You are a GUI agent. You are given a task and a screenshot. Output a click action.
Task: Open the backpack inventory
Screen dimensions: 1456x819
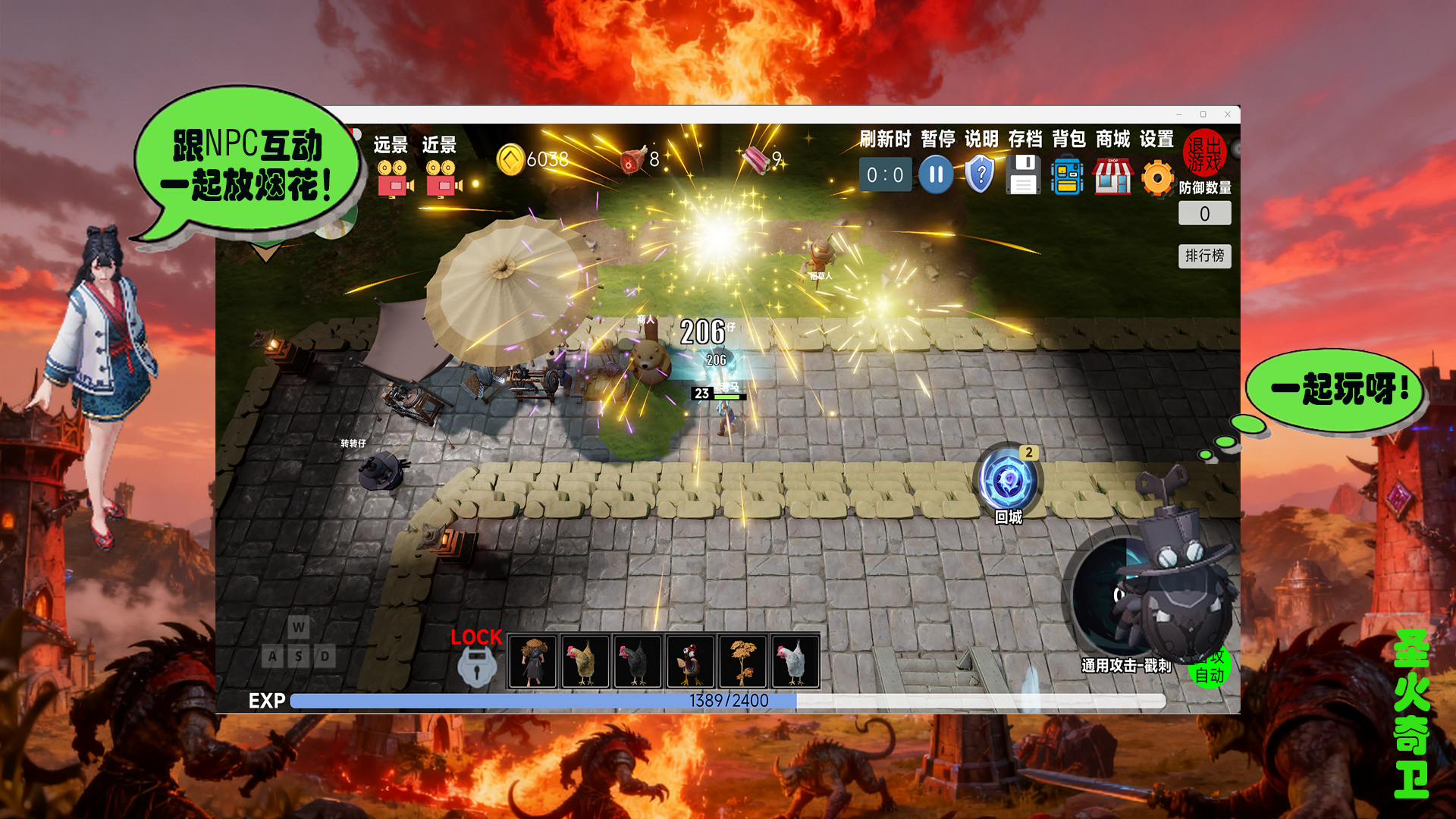(x=1068, y=175)
